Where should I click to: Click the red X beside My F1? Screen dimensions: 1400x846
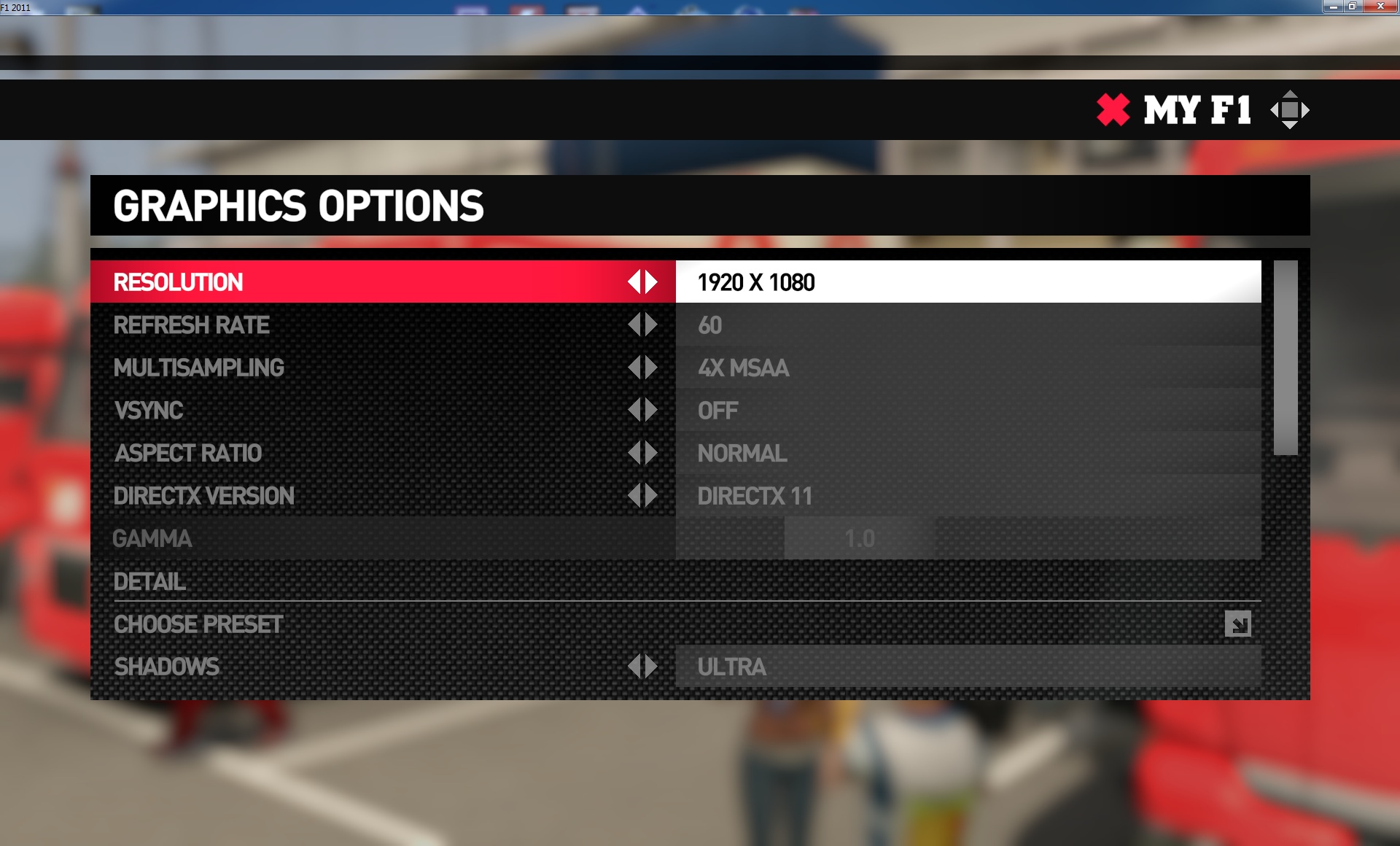(1113, 110)
